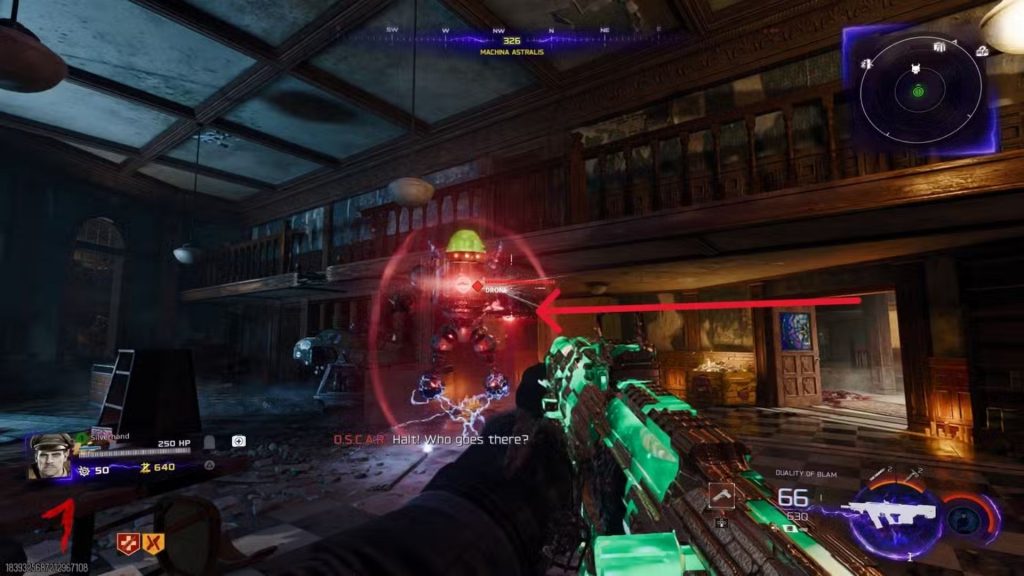Image resolution: width=1024 pixels, height=576 pixels.
Task: Click the red Juggernog perk icon
Action: tap(127, 543)
